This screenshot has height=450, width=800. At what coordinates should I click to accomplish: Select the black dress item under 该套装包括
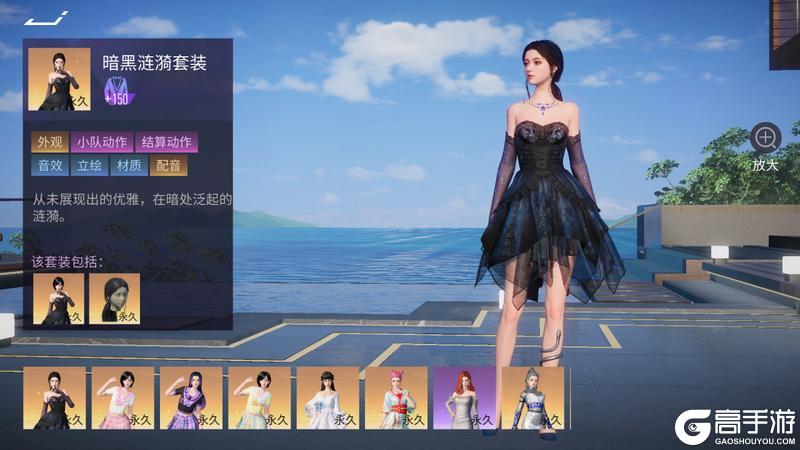tap(58, 299)
